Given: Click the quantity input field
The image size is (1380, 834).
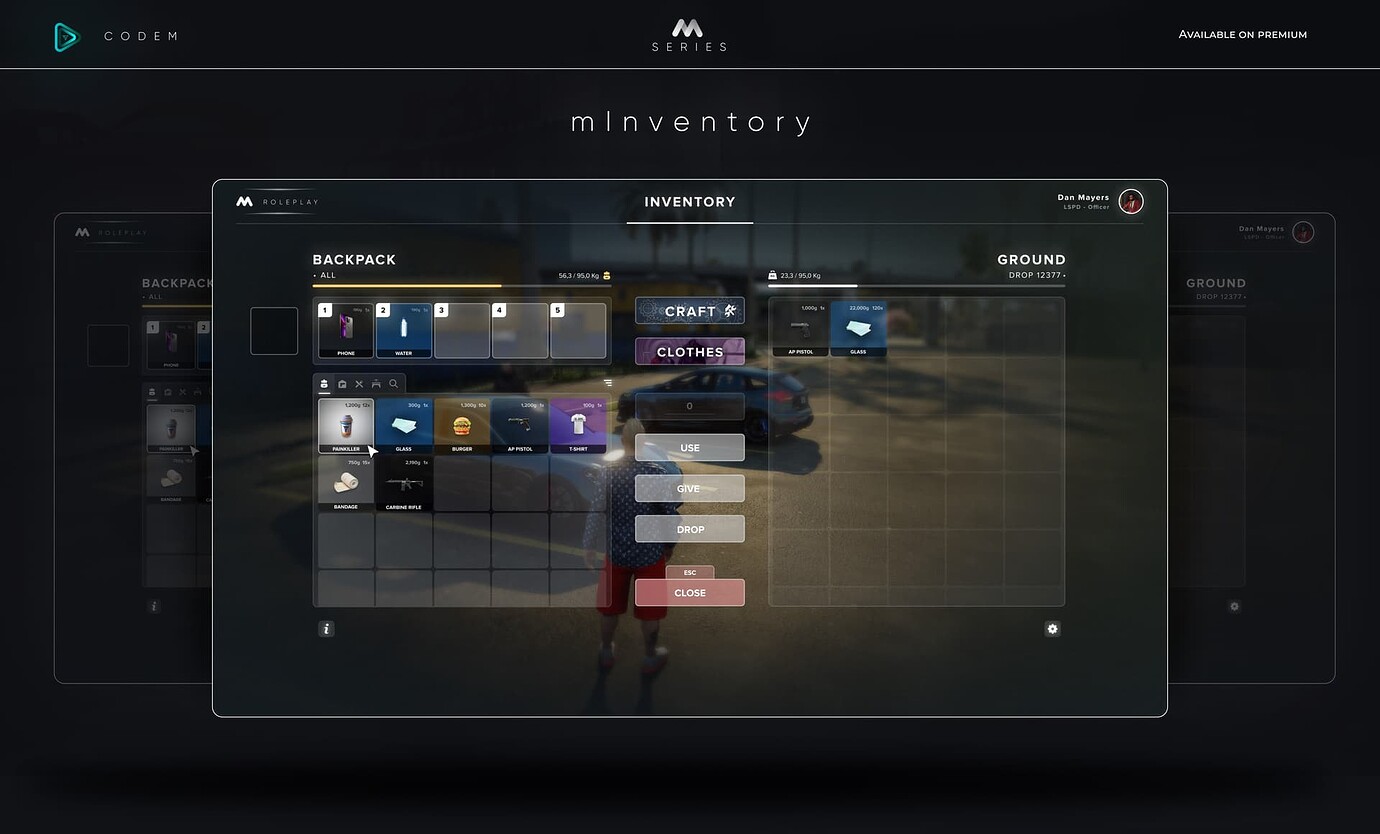Looking at the screenshot, I should [689, 406].
